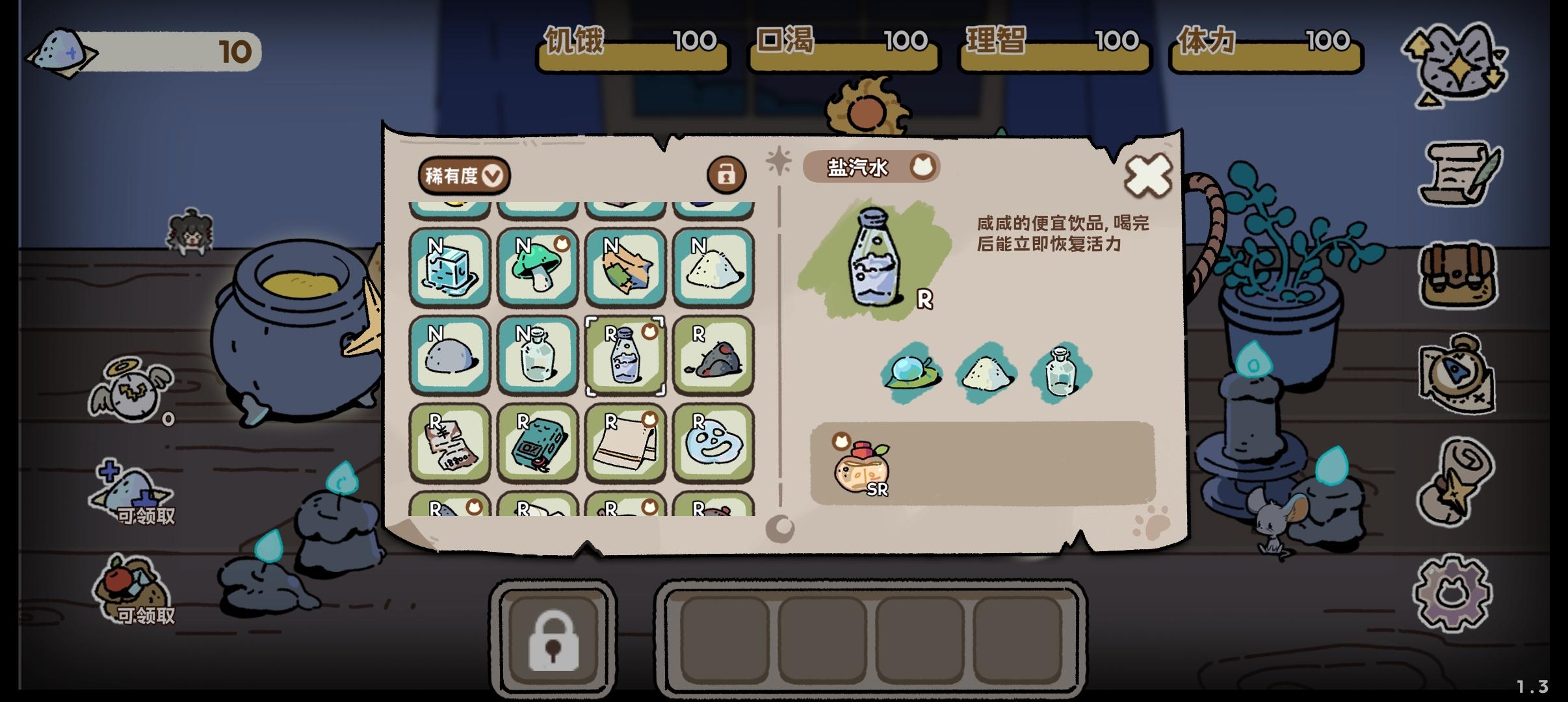Viewport: 1568px width, 702px height.
Task: Open the backpack inventory
Action: click(1459, 276)
